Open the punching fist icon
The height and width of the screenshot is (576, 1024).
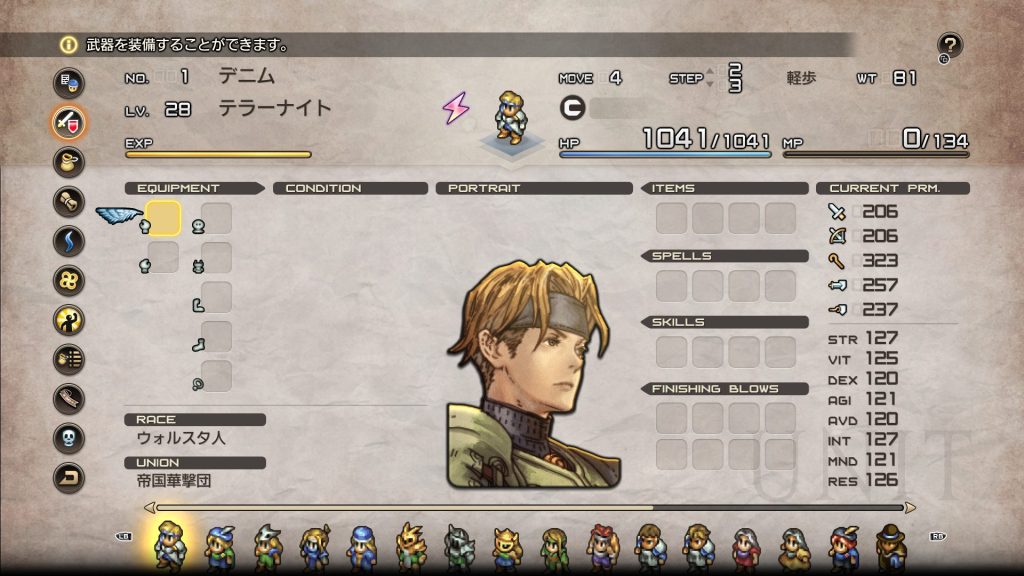pyautogui.click(x=69, y=359)
